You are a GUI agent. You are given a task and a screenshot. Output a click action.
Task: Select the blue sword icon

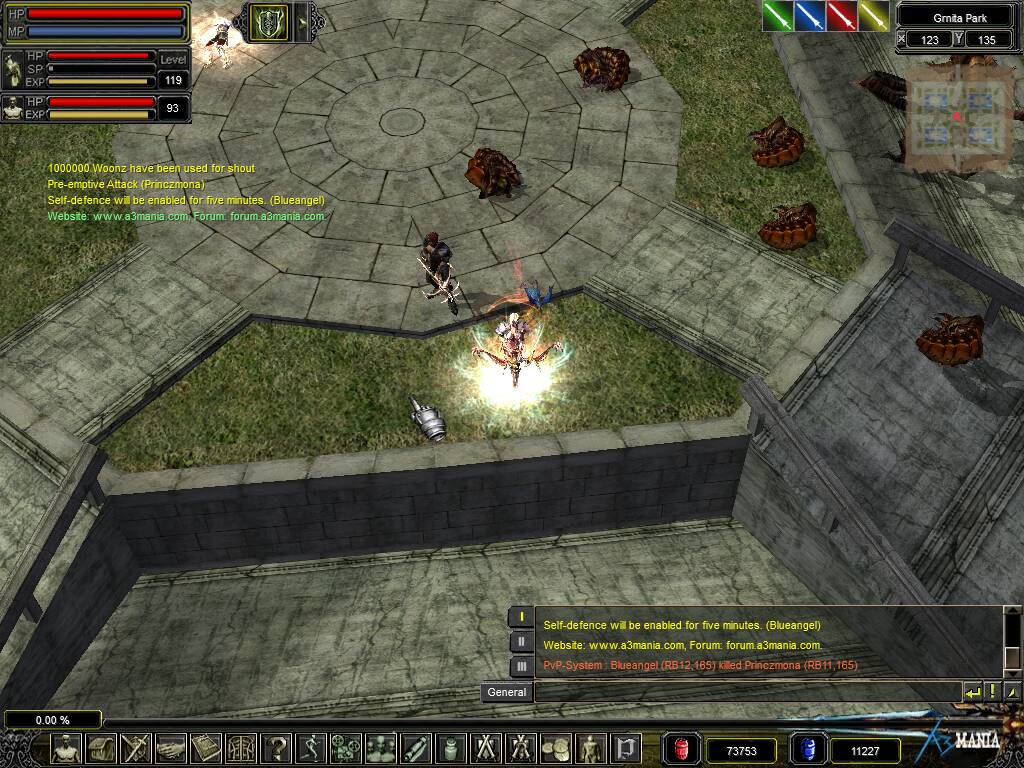point(810,16)
